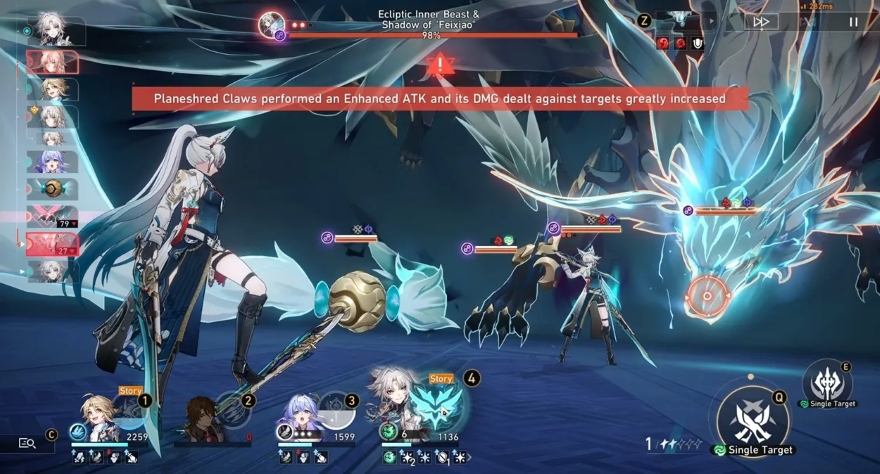Open the battle details magnifier button
Image resolution: width=880 pixels, height=474 pixels.
click(28, 443)
